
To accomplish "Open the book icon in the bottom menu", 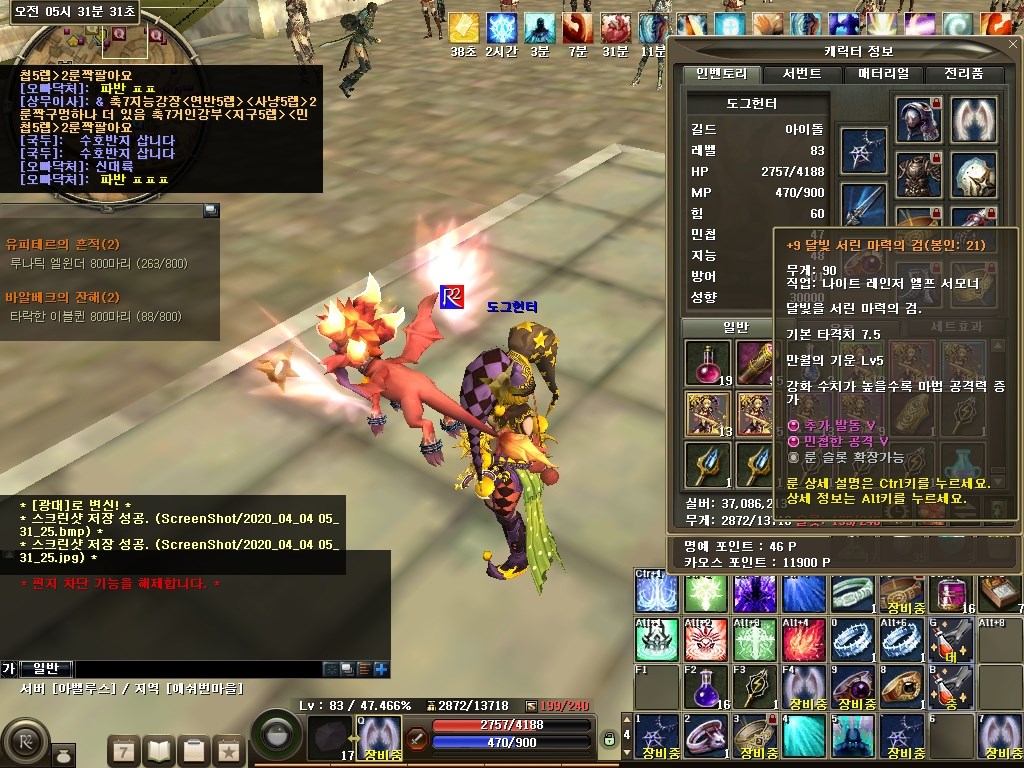I will (160, 750).
